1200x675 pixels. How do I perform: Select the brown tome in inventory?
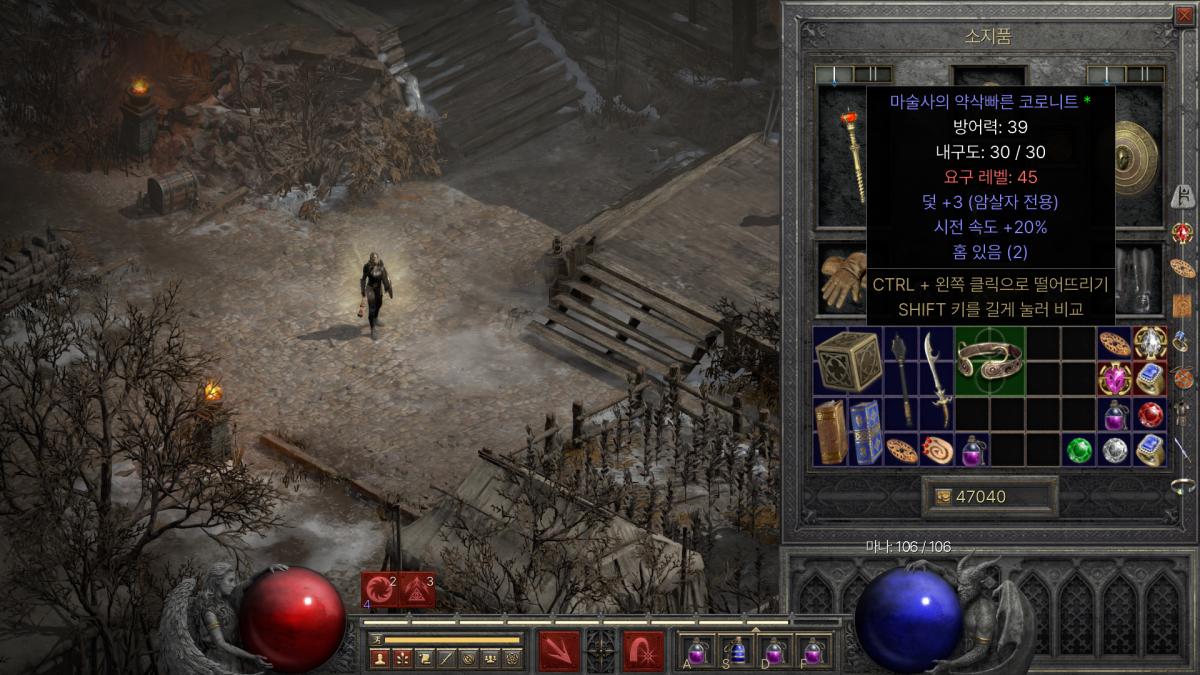(830, 431)
